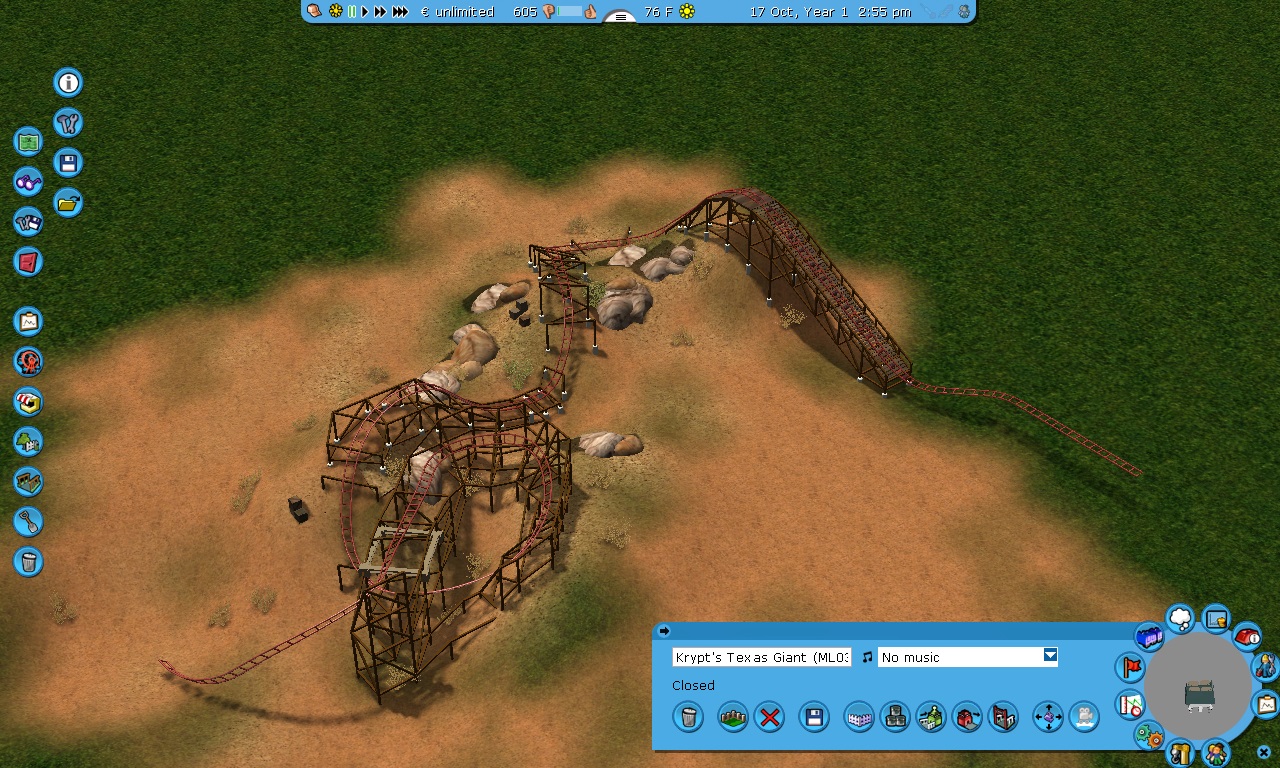The image size is (1280, 768).
Task: Open the park map icon
Action: pyautogui.click(x=29, y=141)
